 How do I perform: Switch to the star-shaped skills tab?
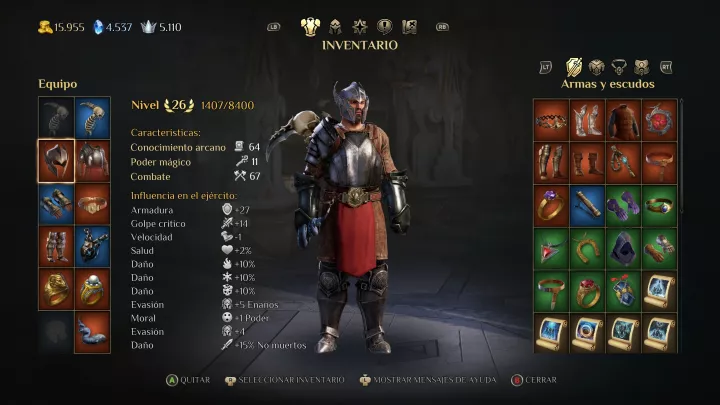click(360, 27)
